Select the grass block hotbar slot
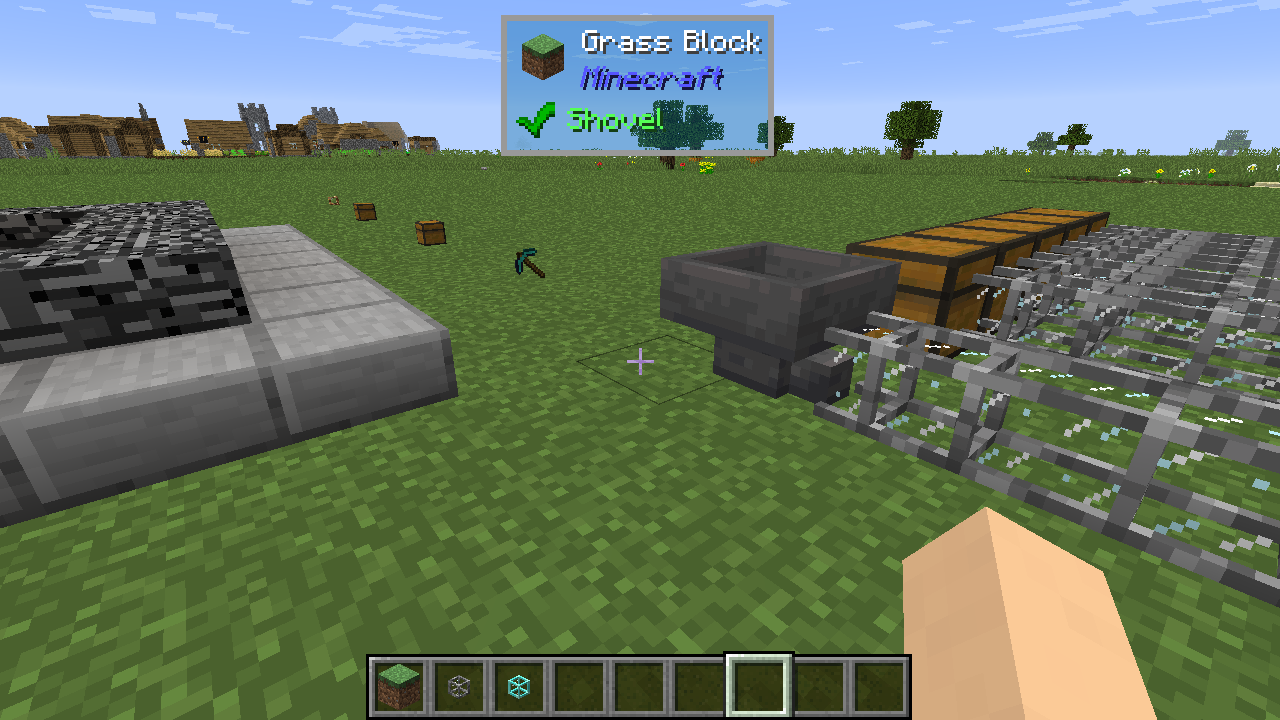 399,686
